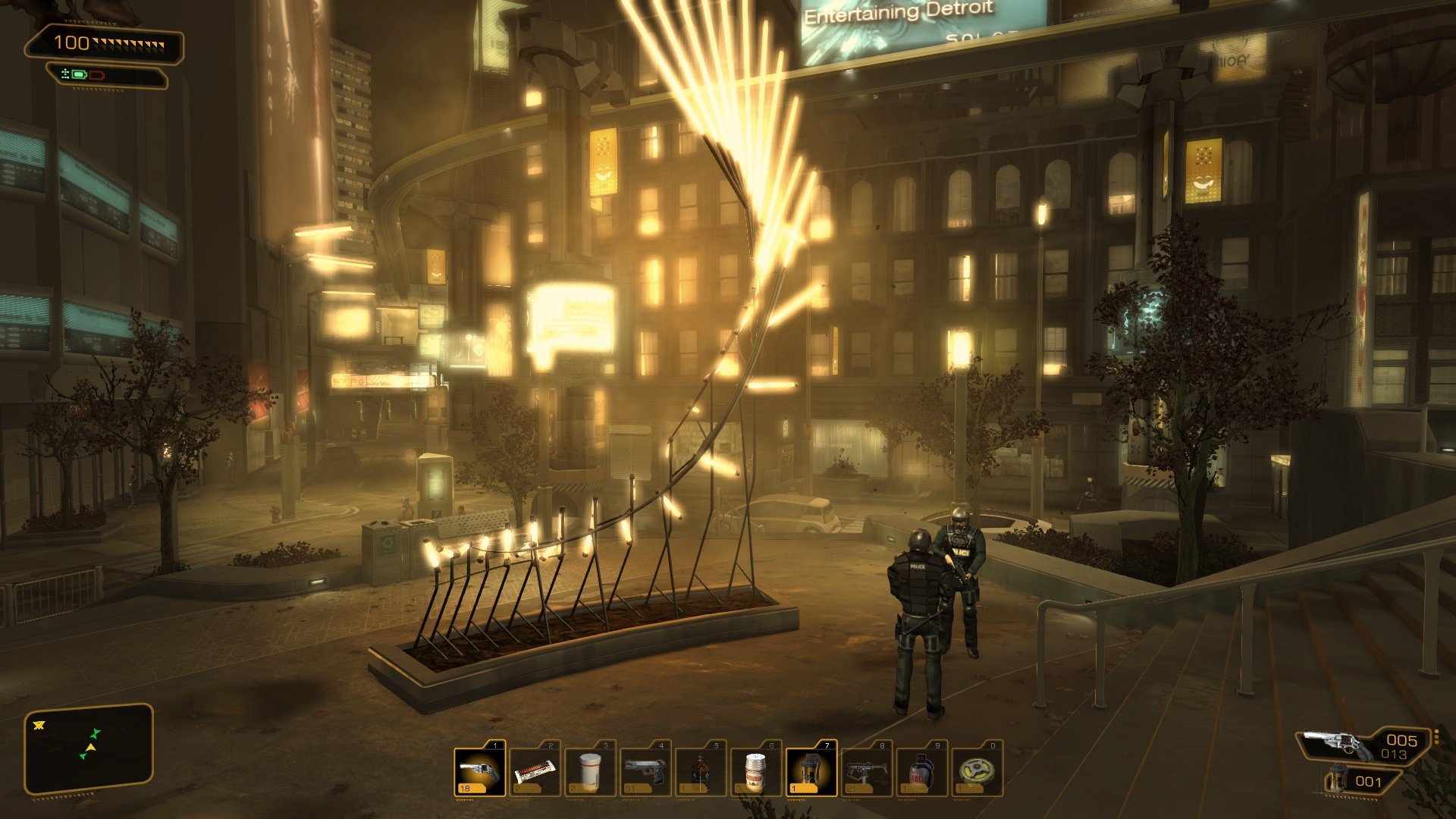Toggle the depleted red energy cell
The image size is (1456, 819).
97,75
